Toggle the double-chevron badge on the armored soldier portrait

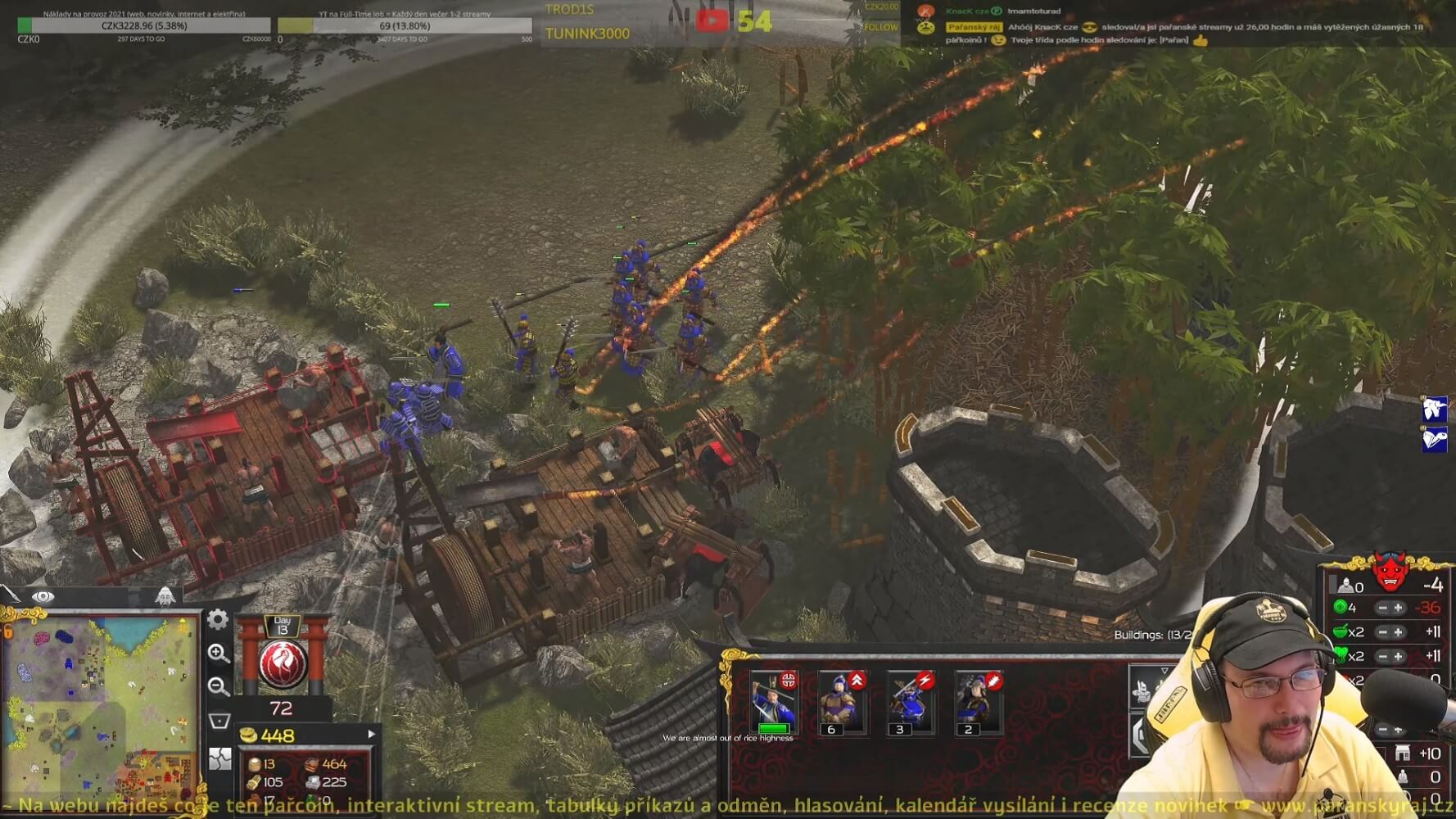[x=857, y=681]
